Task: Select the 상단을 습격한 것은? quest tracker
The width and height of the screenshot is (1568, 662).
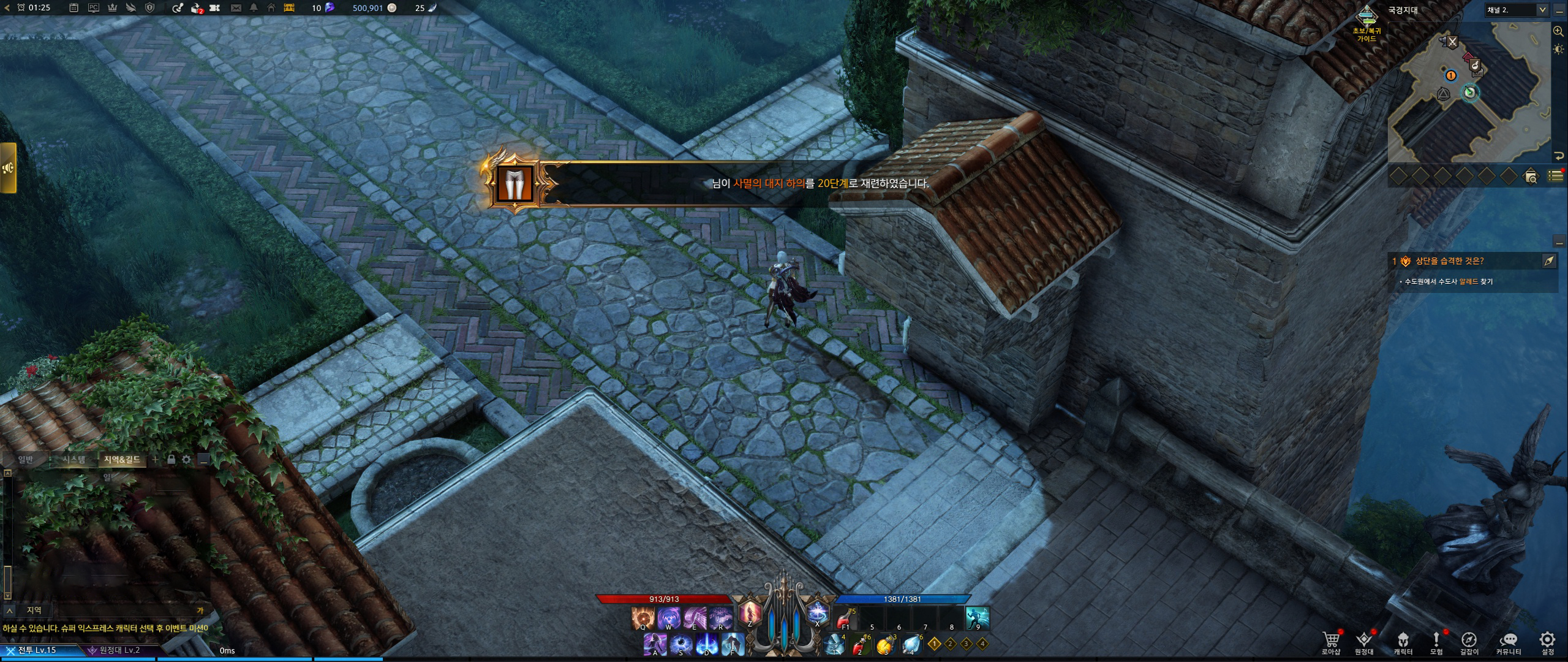Action: click(x=1449, y=261)
